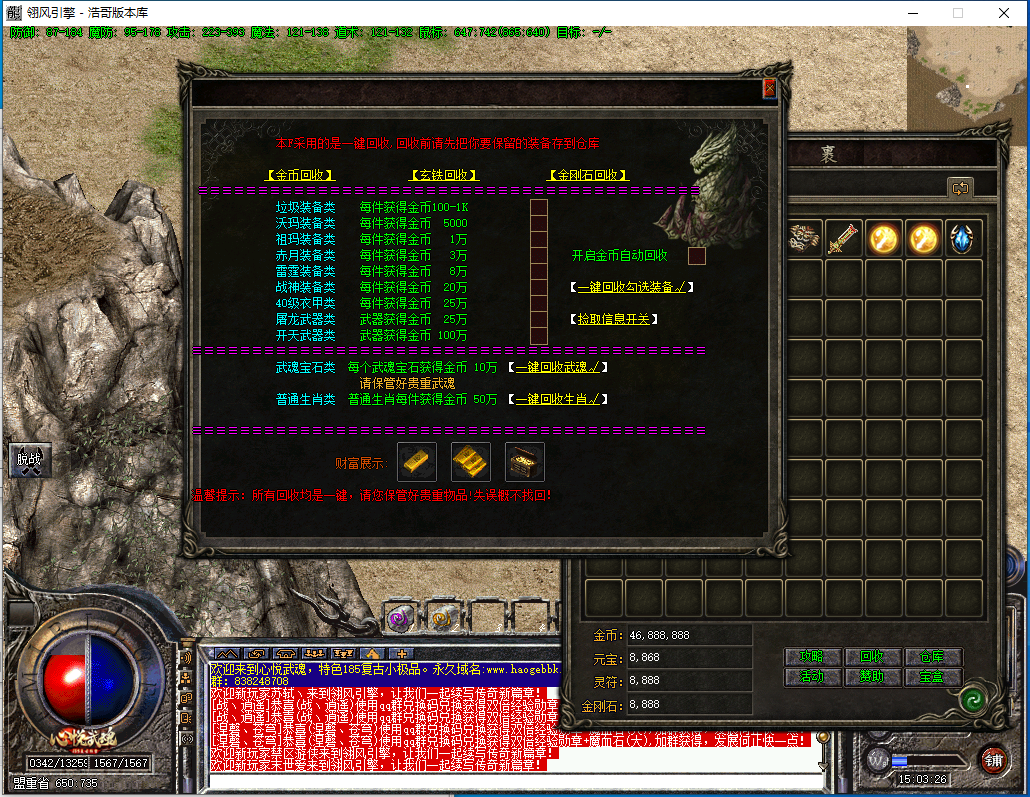
Task: Close the recycling dialog window
Action: click(x=769, y=88)
